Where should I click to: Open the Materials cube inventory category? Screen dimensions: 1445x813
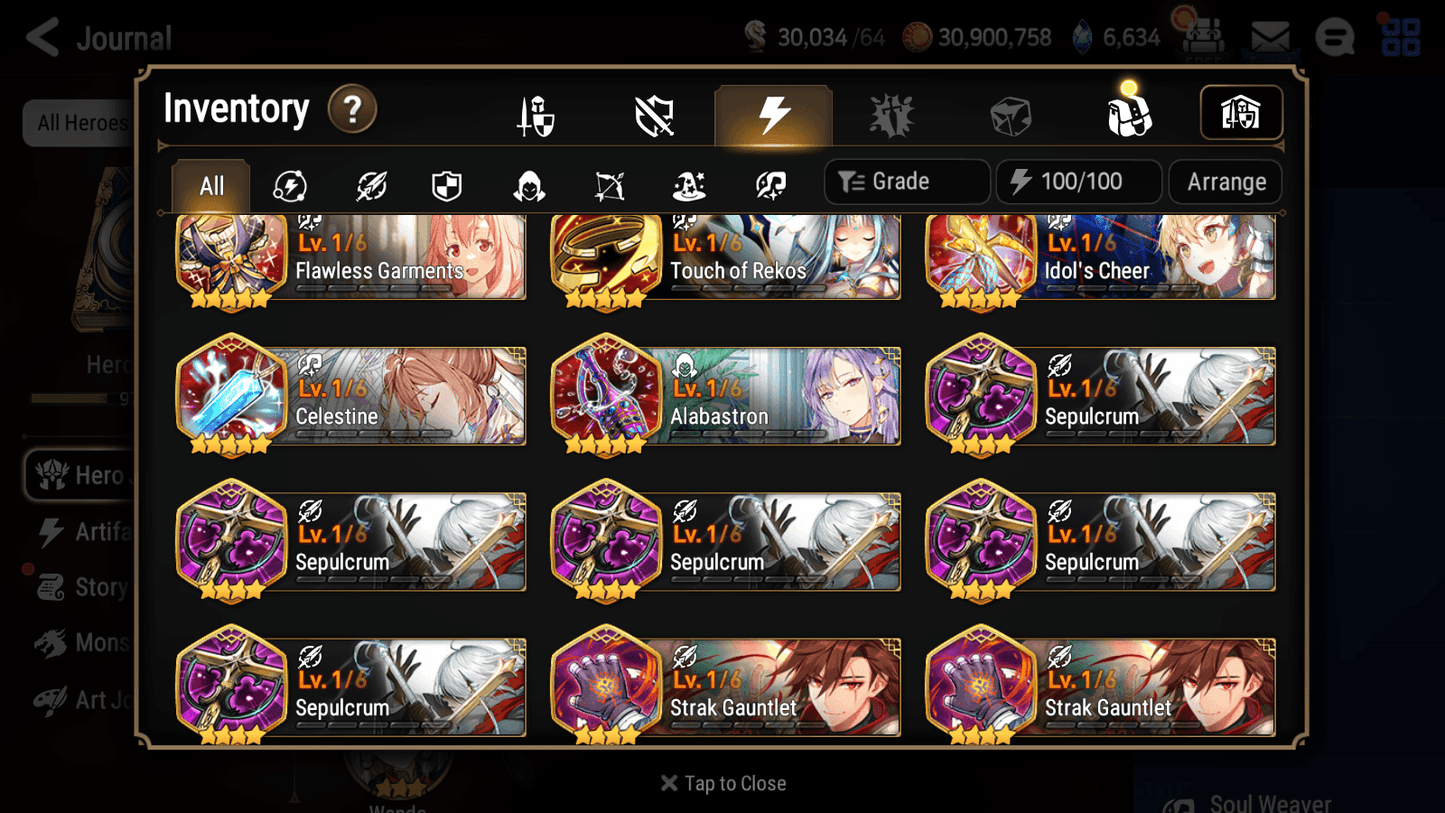pos(1010,113)
